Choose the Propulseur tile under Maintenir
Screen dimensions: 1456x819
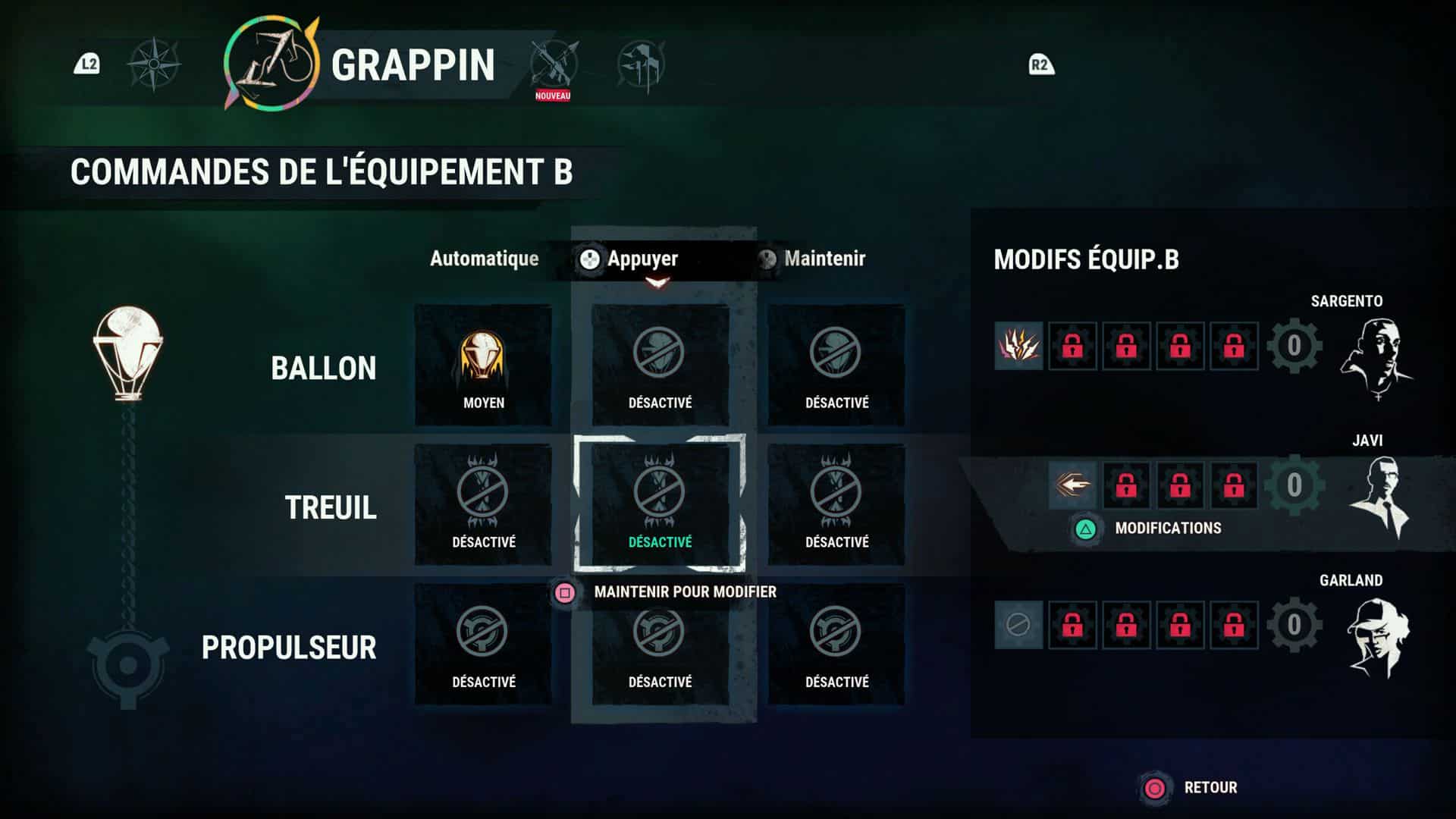(836, 645)
